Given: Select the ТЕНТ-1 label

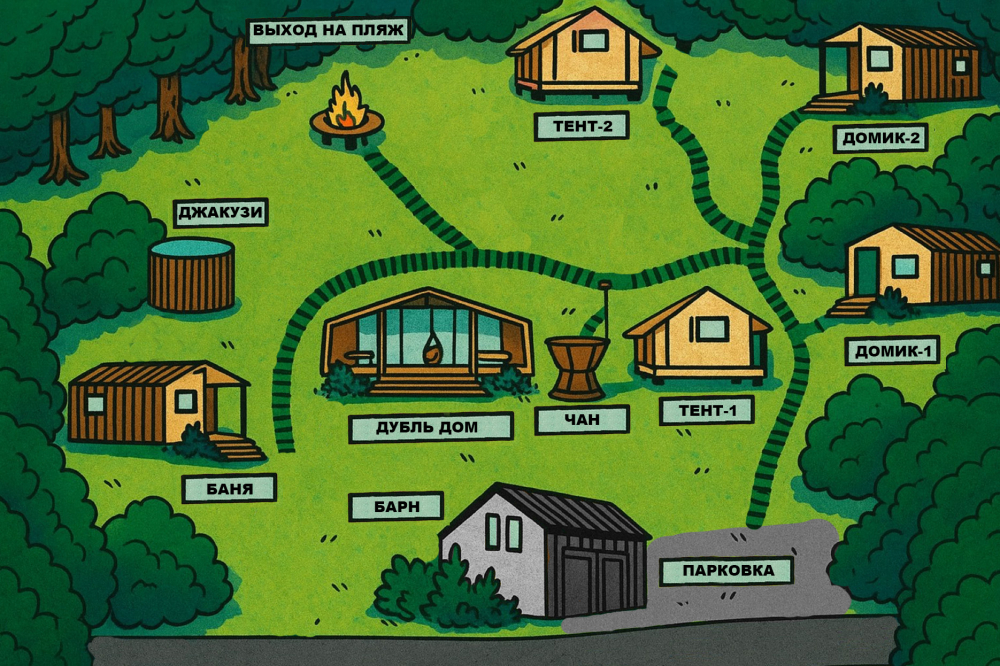Looking at the screenshot, I should click(x=706, y=411).
